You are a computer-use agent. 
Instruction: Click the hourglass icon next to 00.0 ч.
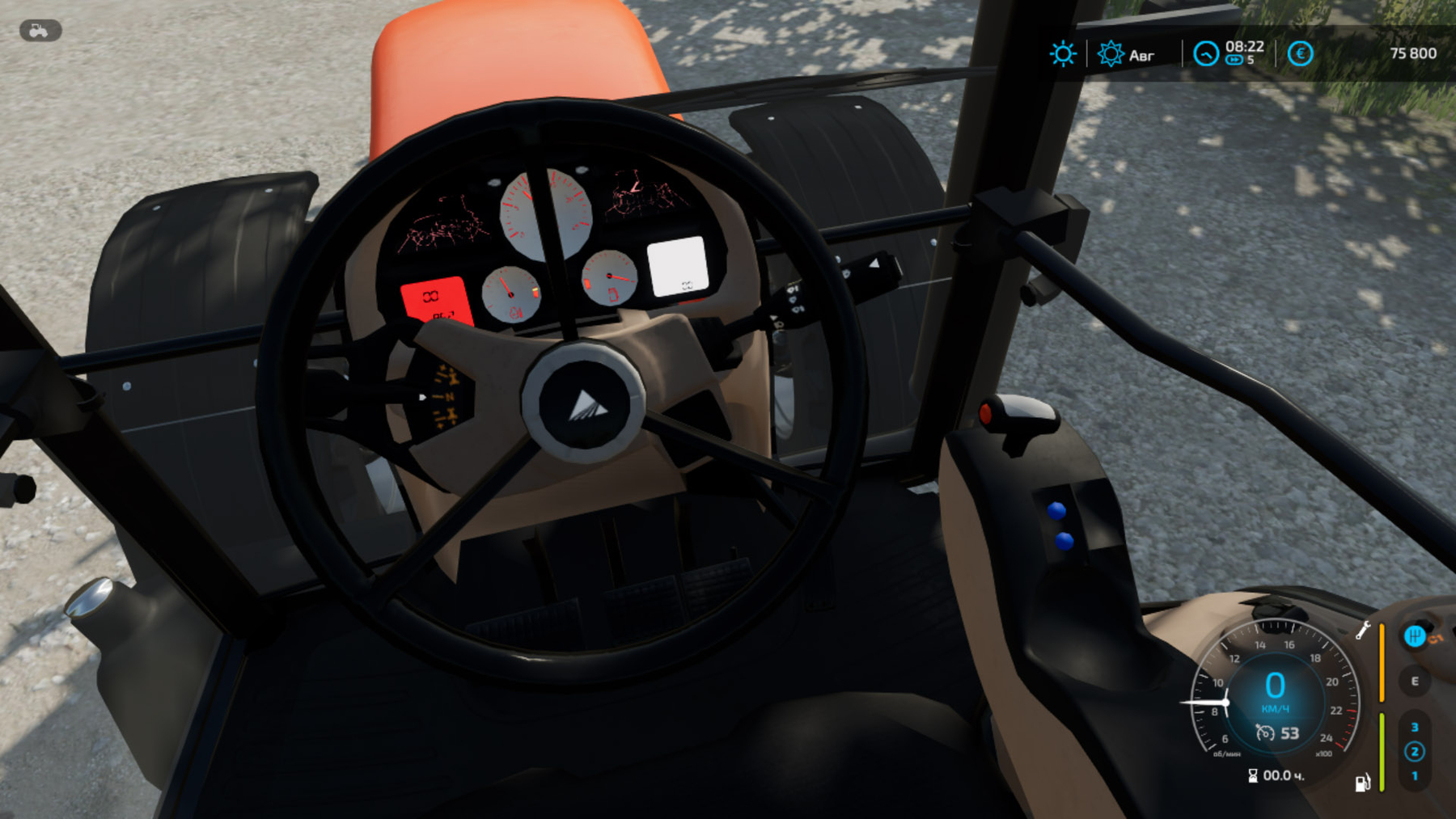1253,777
